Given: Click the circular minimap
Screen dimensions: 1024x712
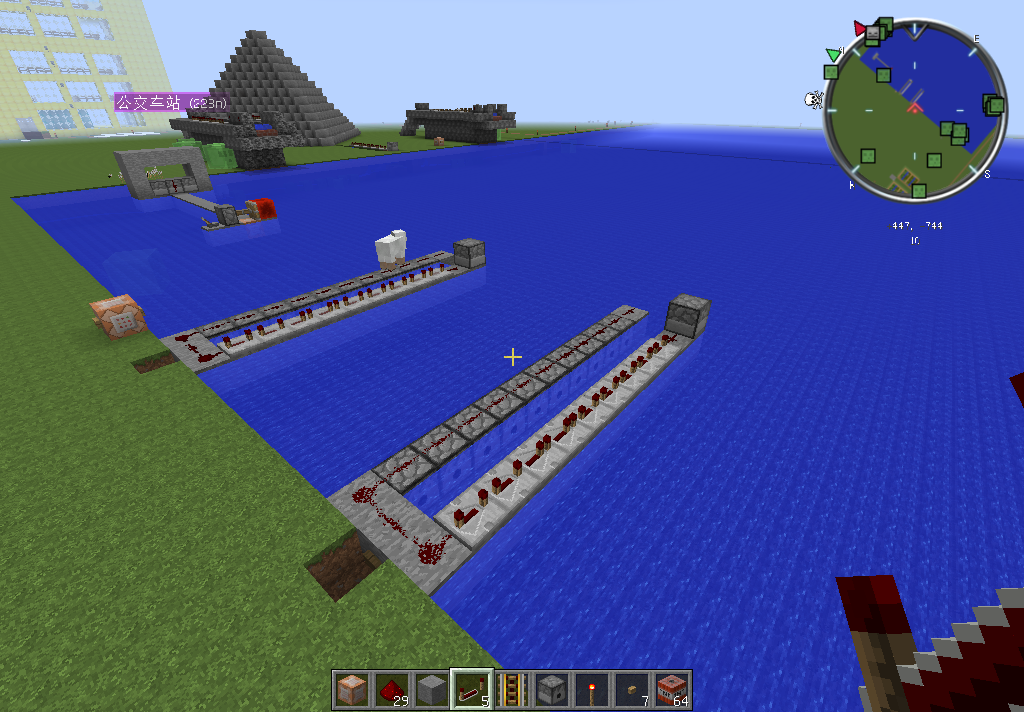Looking at the screenshot, I should point(913,110).
